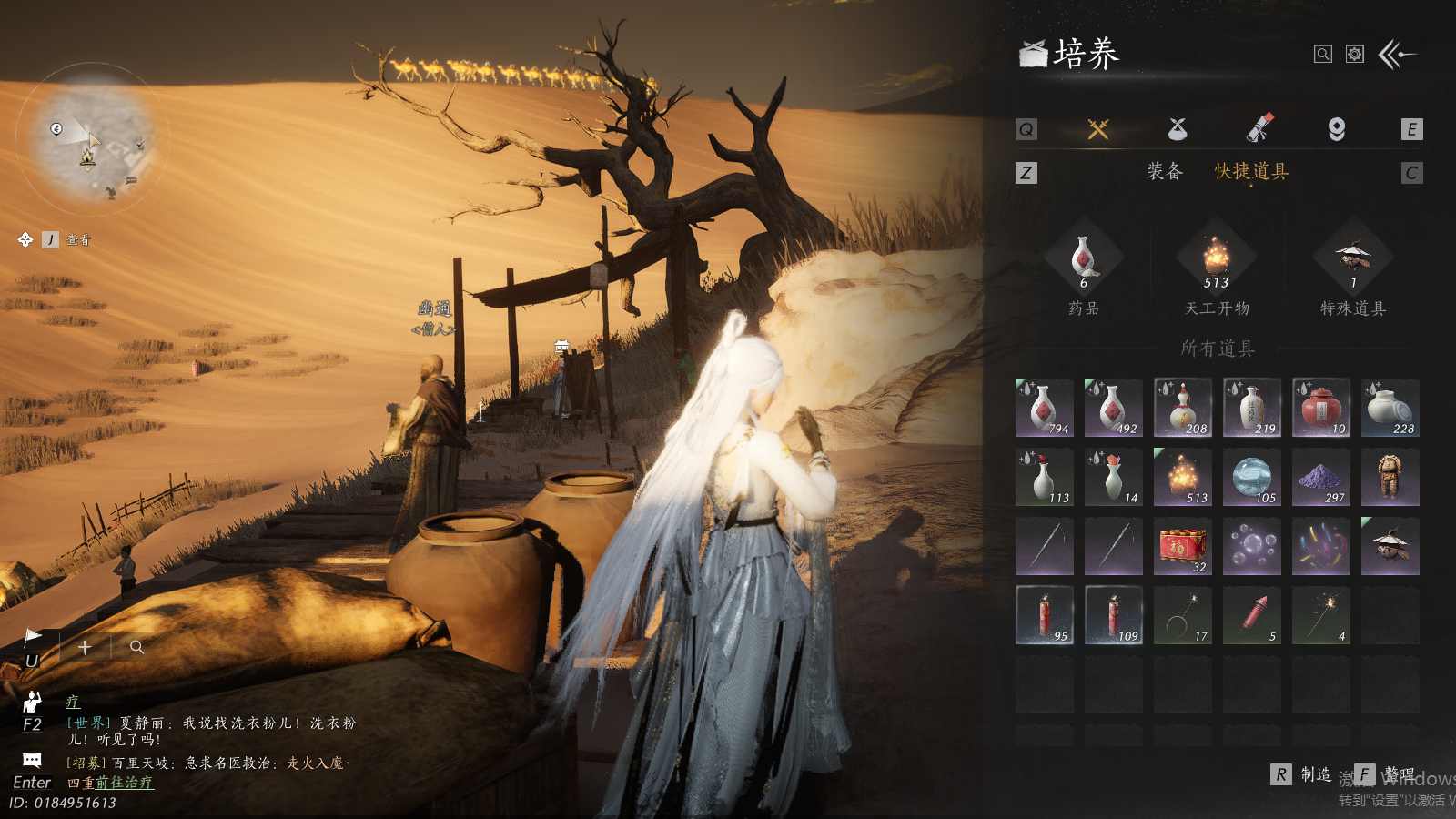Select the 快捷道具 quick items tab
Screen dimensions: 1456x819
point(1251,171)
